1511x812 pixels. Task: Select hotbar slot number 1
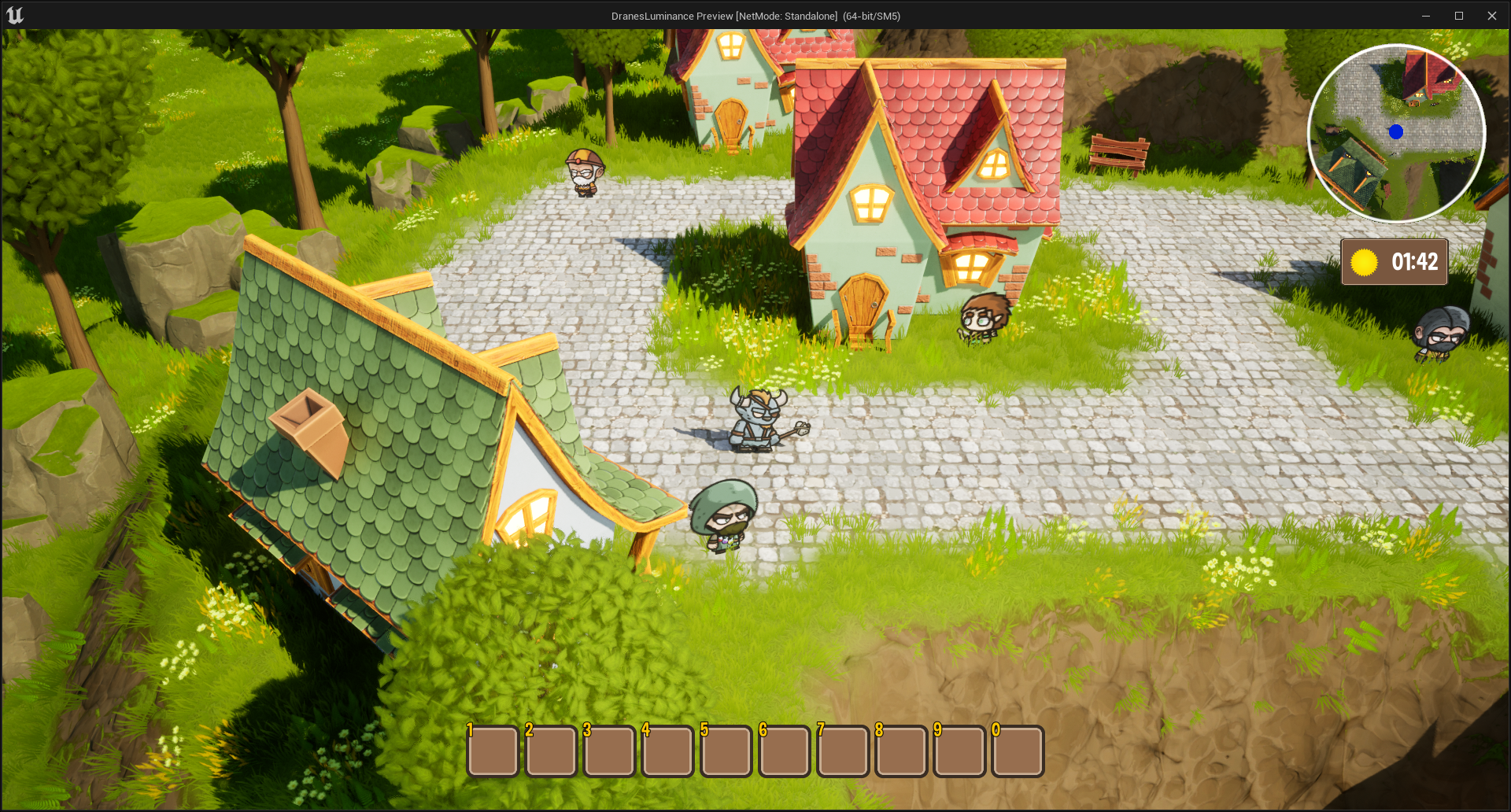493,751
